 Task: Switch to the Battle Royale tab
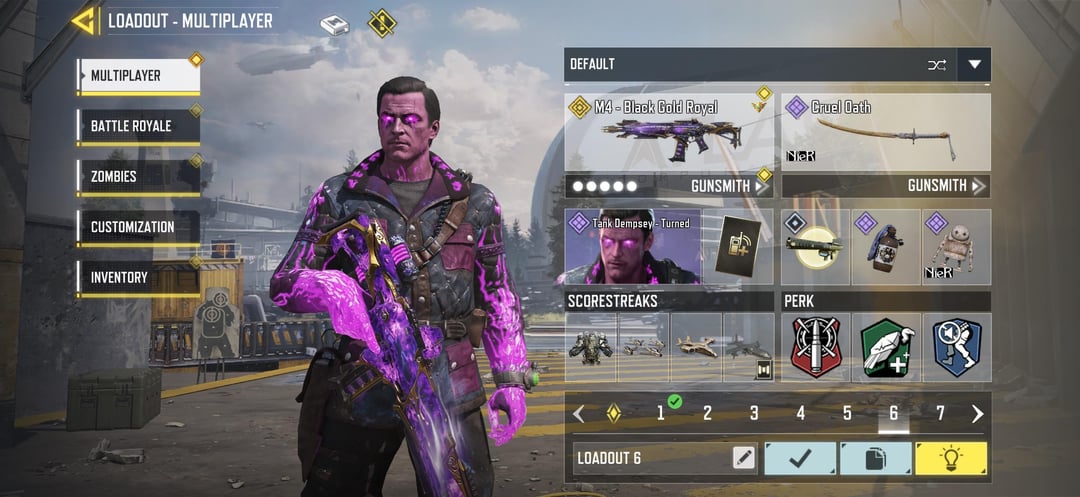pyautogui.click(x=137, y=126)
